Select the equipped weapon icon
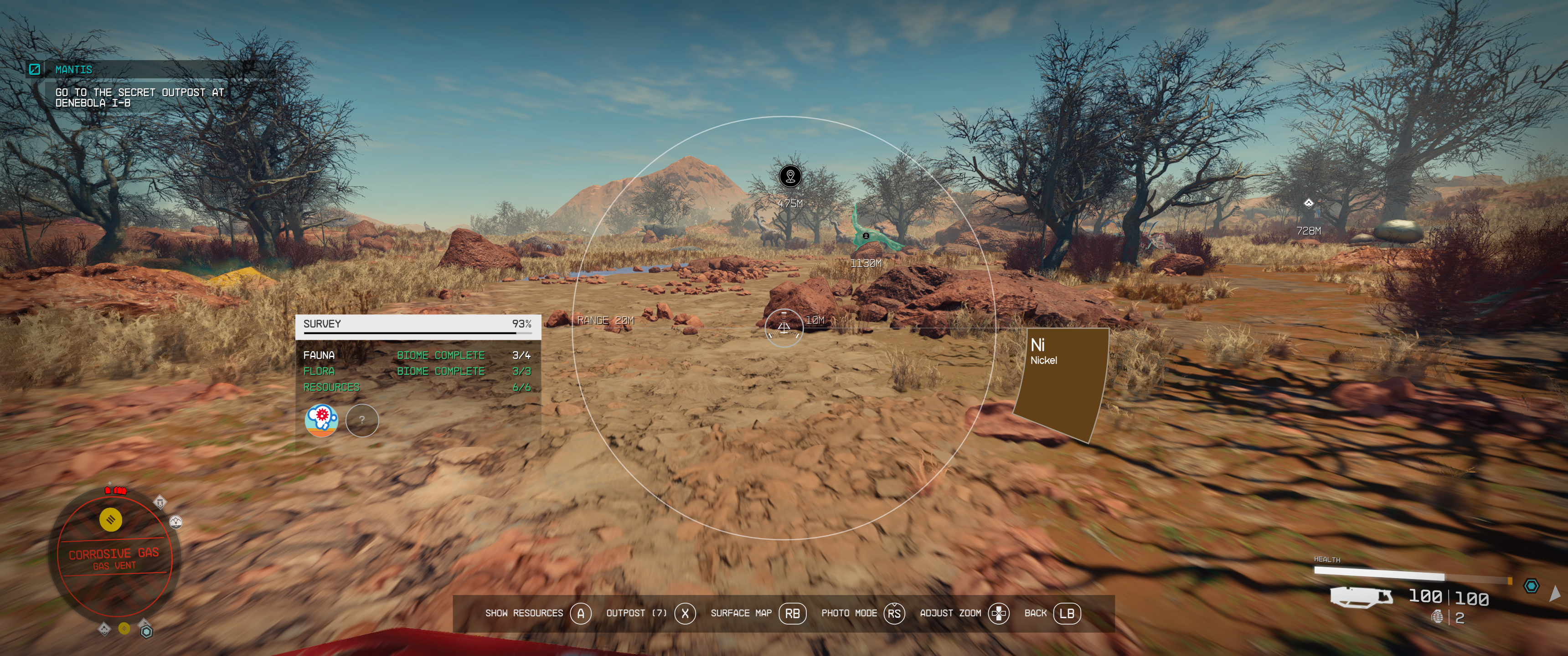Screen dimensions: 1568x656 coord(1361,597)
